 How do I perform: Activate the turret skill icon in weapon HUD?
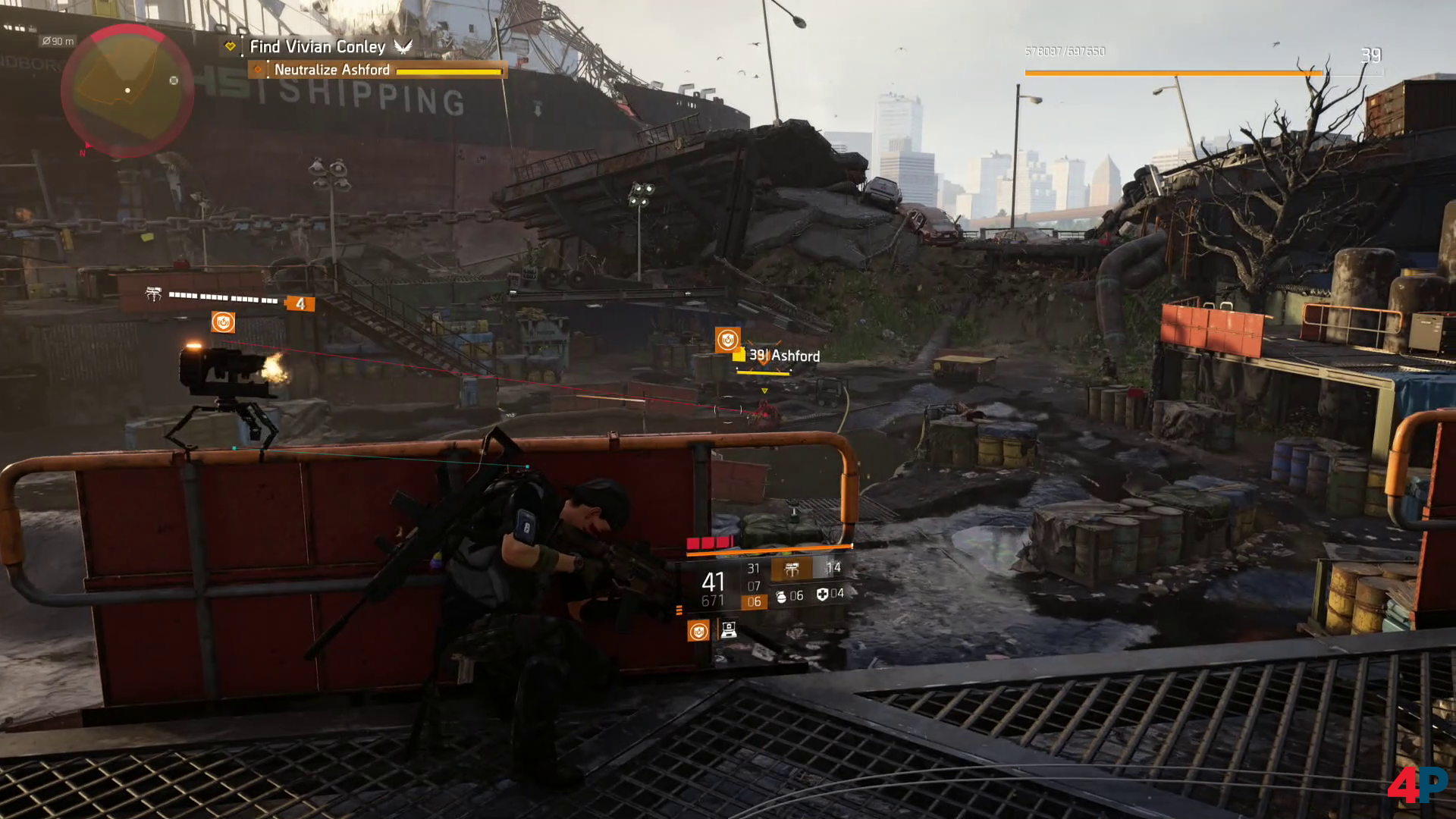pos(791,569)
